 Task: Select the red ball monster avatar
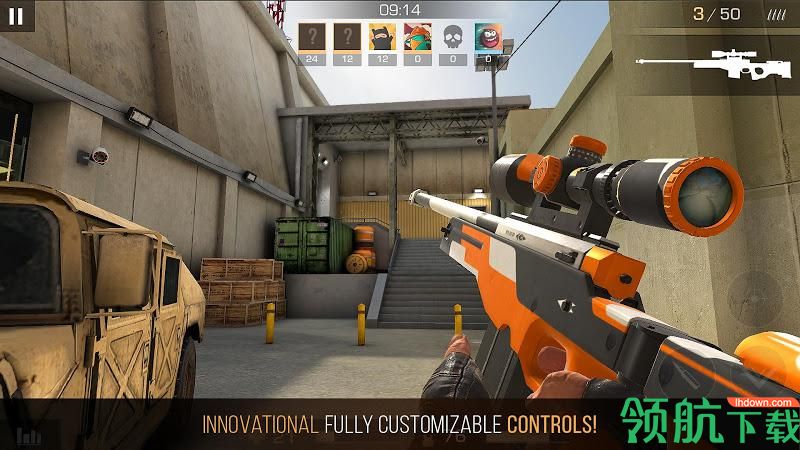coord(488,37)
